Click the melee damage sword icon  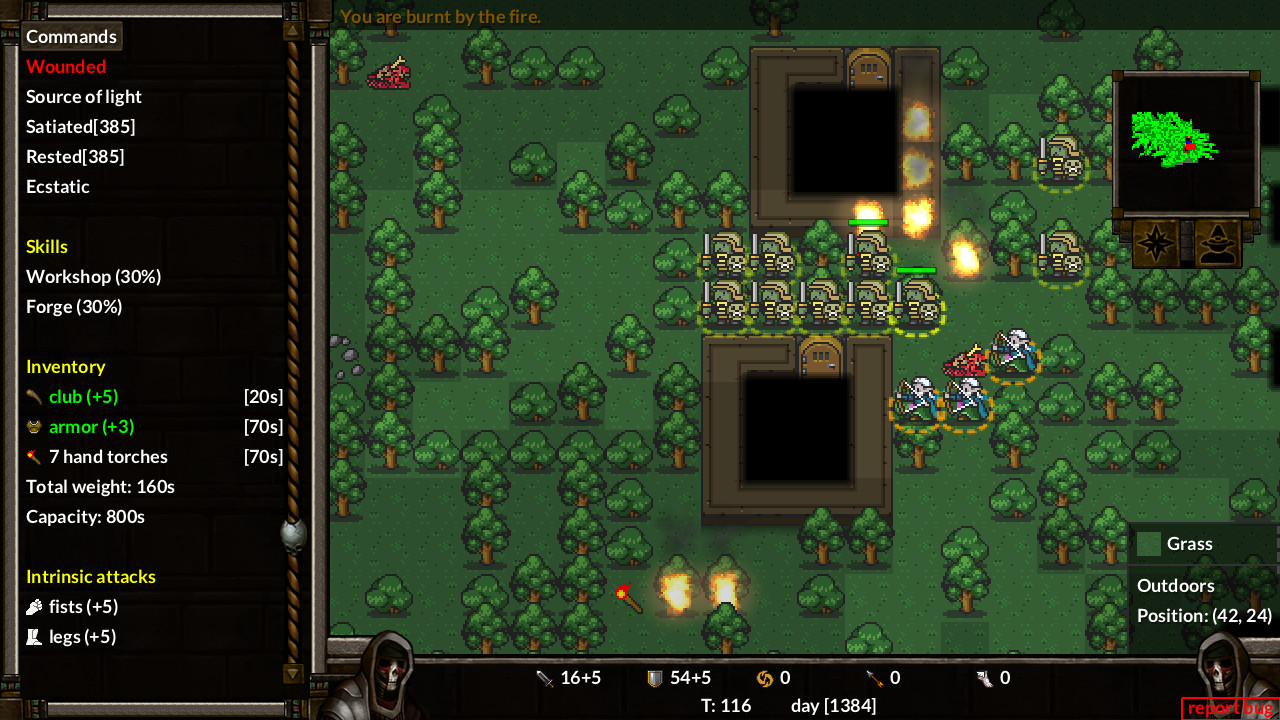[x=545, y=677]
